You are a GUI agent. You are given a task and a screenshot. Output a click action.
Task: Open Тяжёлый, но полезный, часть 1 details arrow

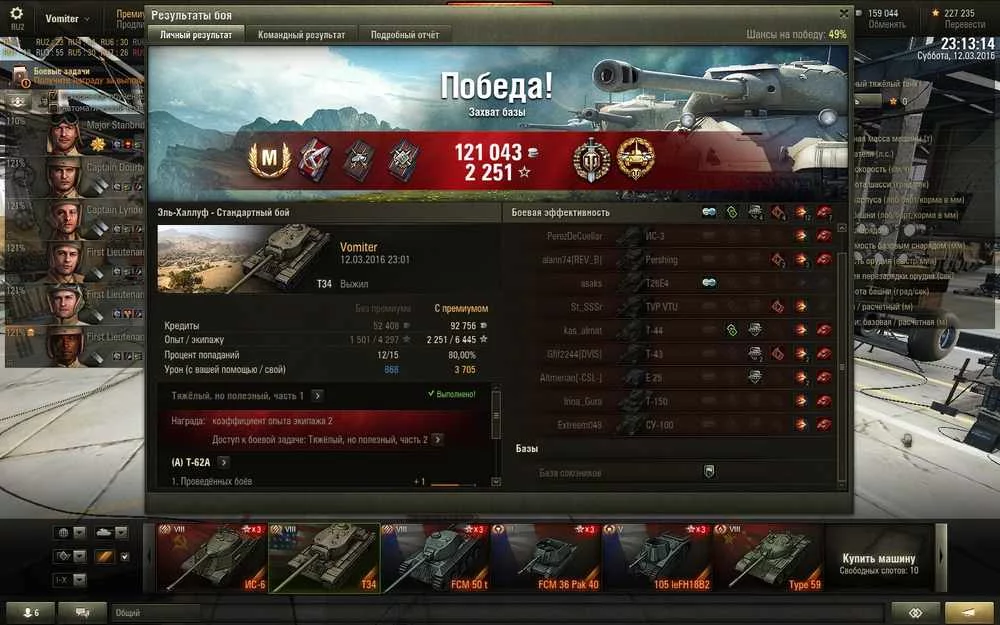(317, 396)
